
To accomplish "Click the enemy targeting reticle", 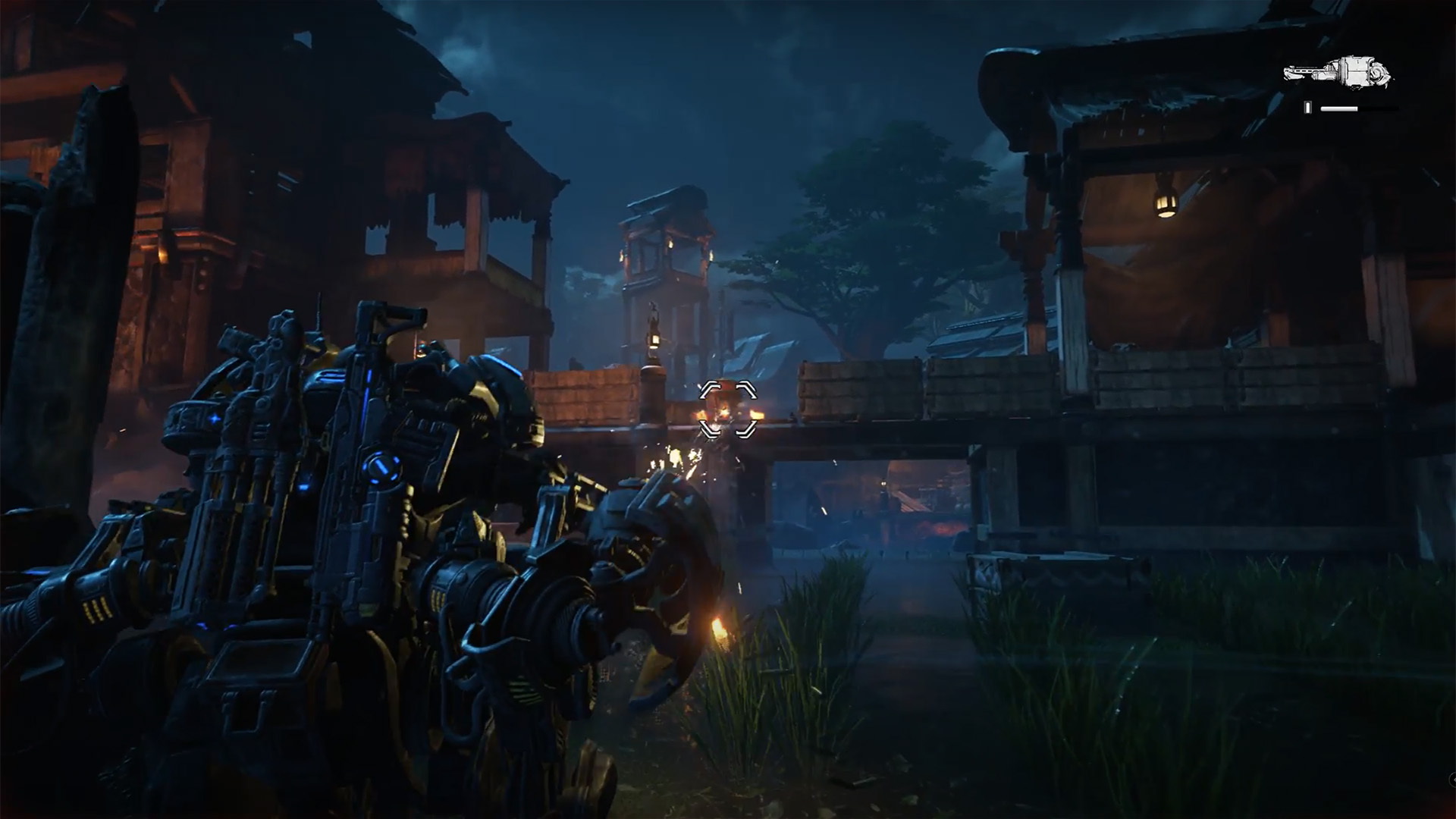I will click(726, 409).
